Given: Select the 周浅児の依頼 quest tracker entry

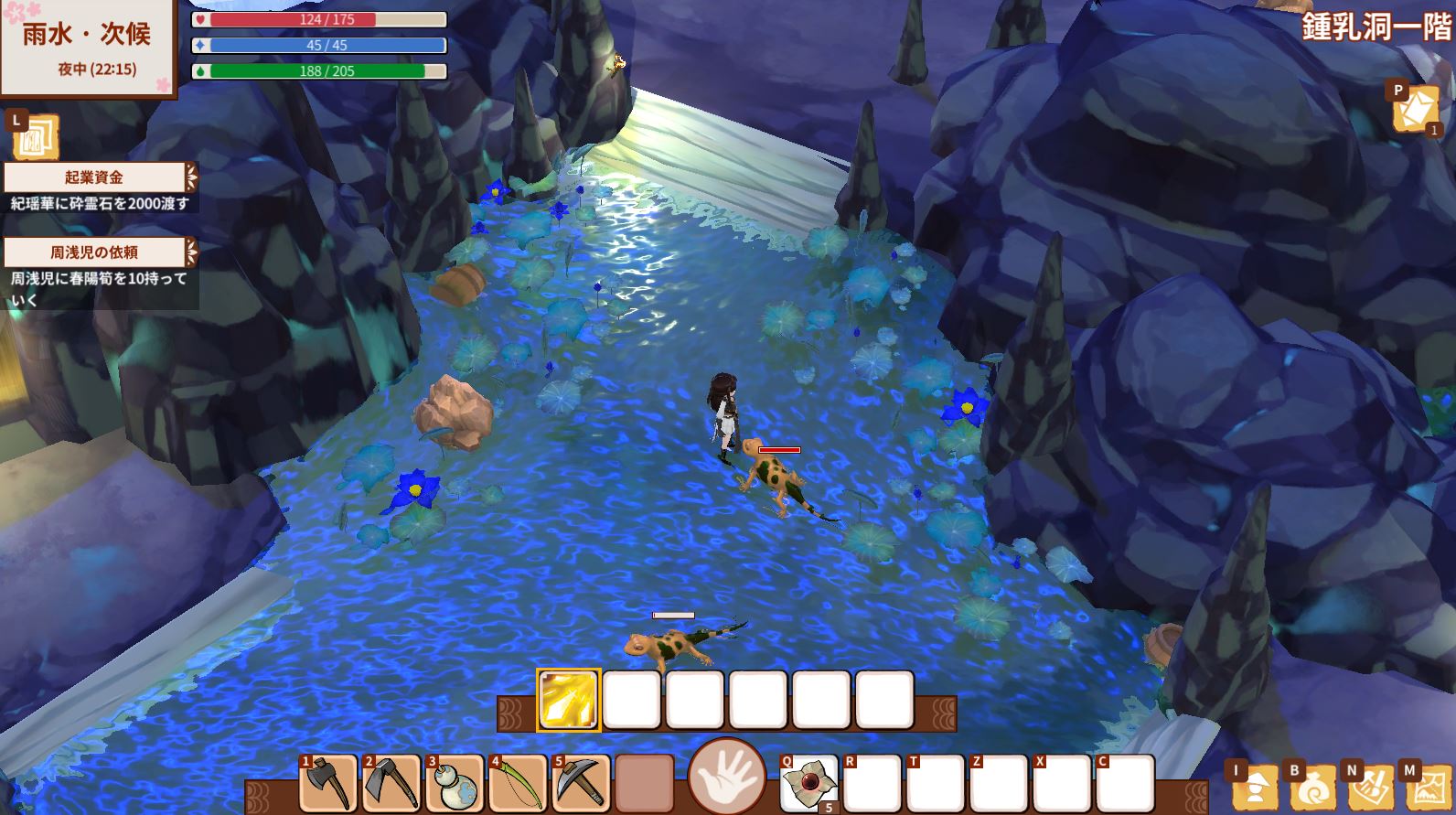Looking at the screenshot, I should (95, 252).
